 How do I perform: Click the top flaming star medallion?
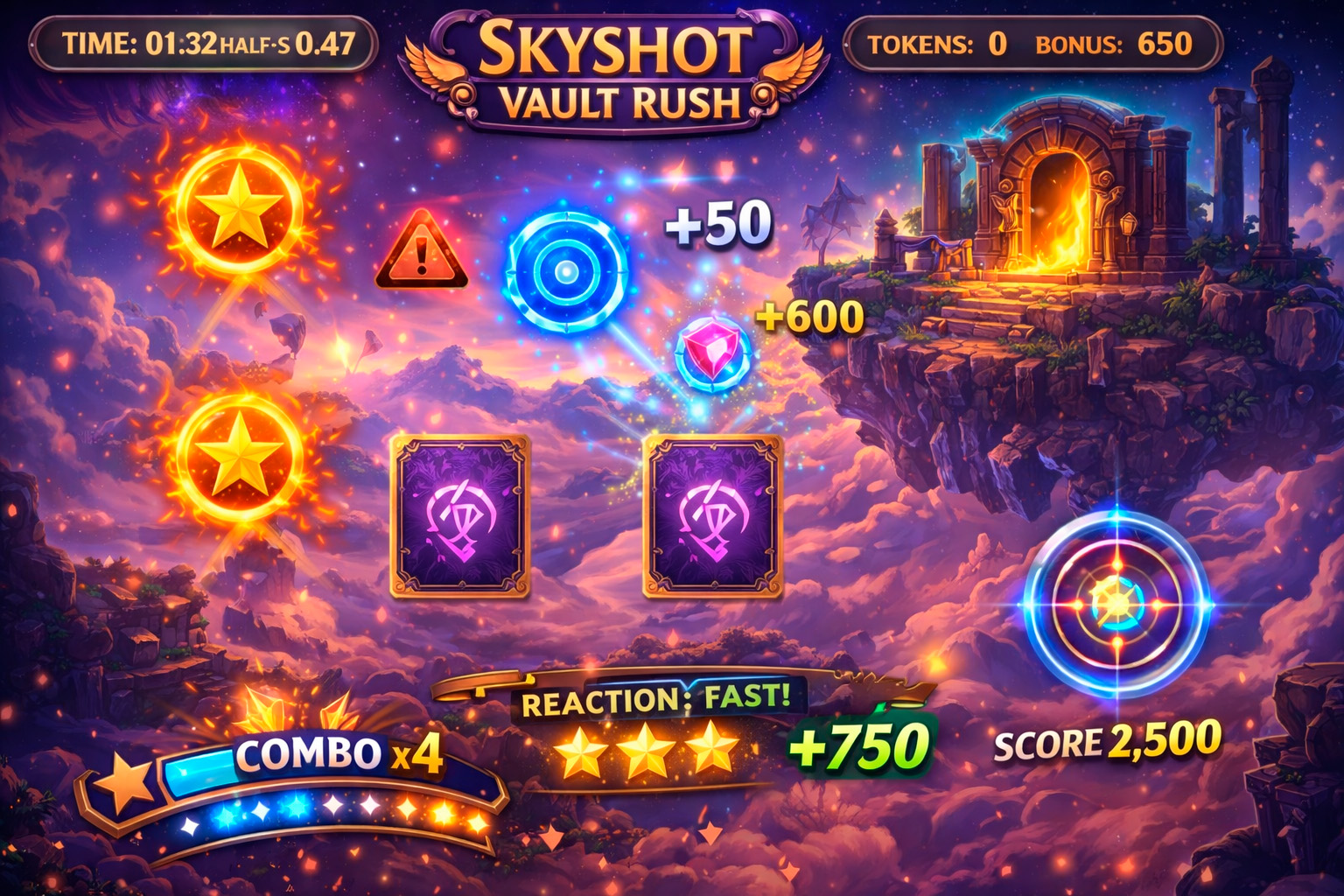coord(236,210)
